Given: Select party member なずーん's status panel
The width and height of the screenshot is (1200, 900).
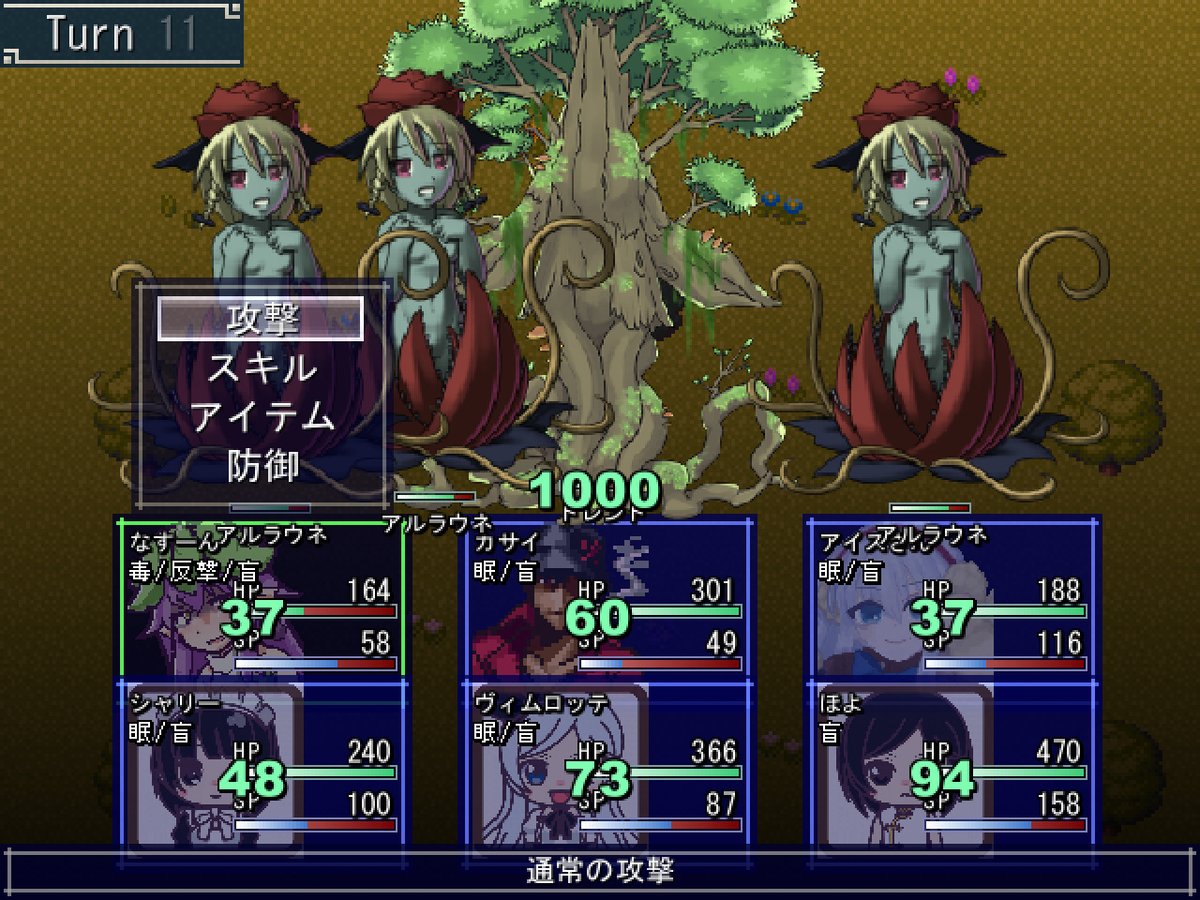Looking at the screenshot, I should (x=260, y=598).
